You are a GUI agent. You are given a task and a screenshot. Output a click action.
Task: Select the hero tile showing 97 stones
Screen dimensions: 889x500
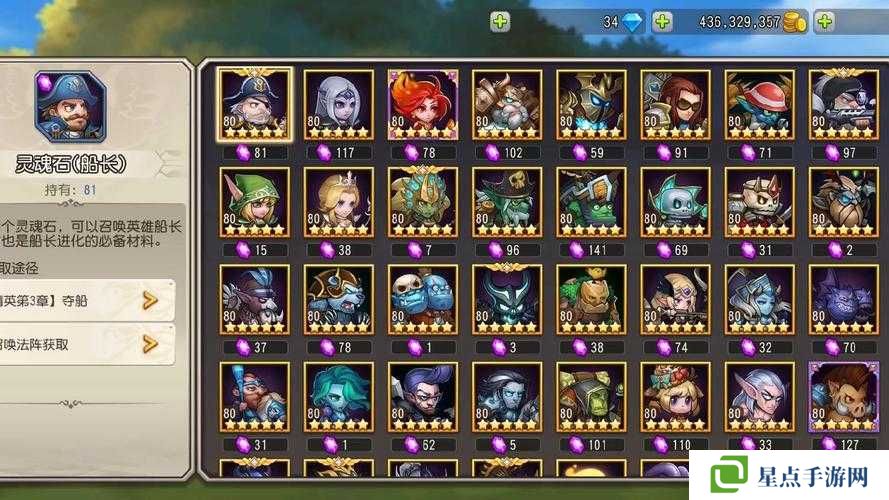coord(843,104)
